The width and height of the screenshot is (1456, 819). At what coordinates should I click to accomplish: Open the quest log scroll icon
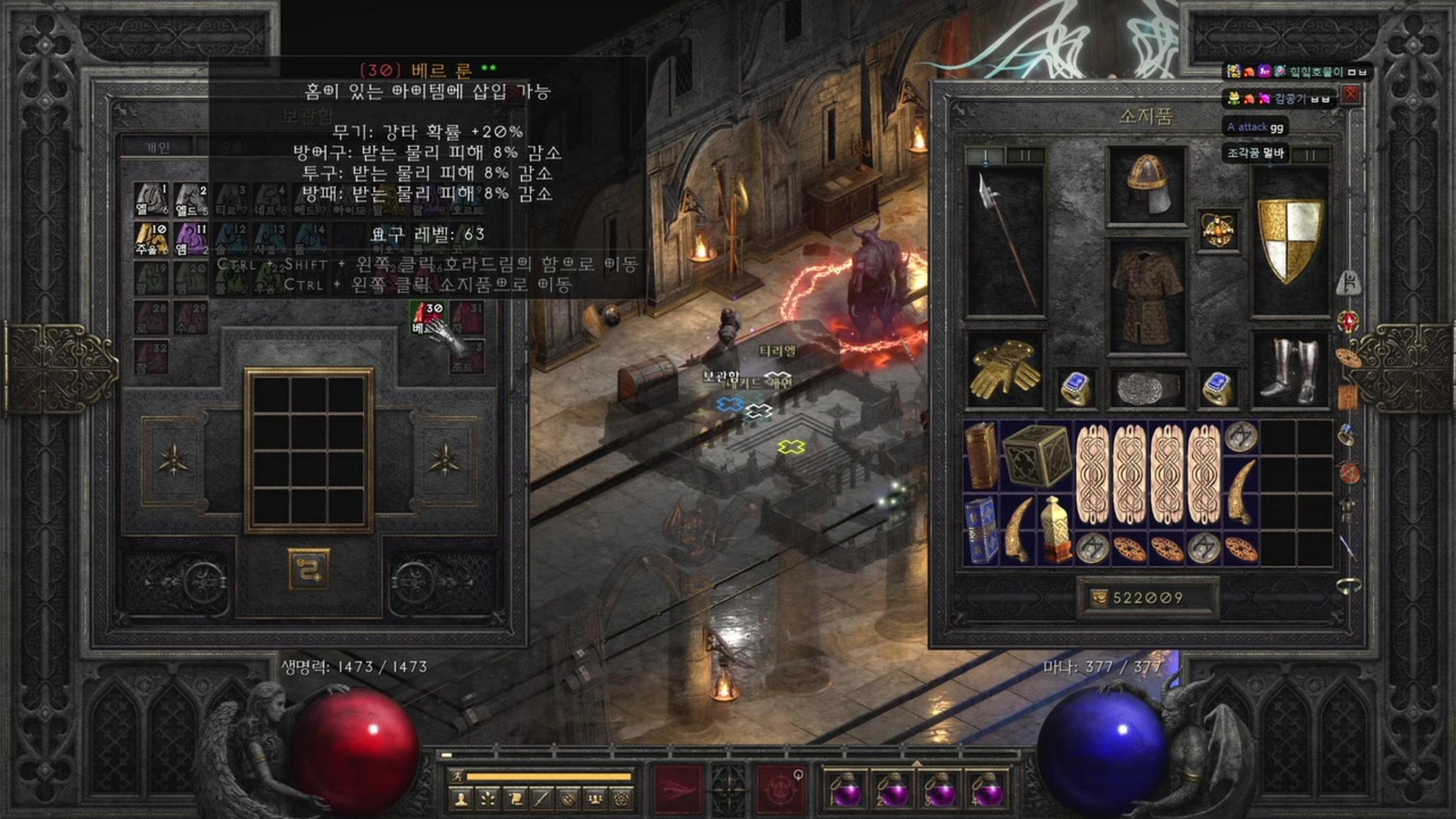(515, 799)
